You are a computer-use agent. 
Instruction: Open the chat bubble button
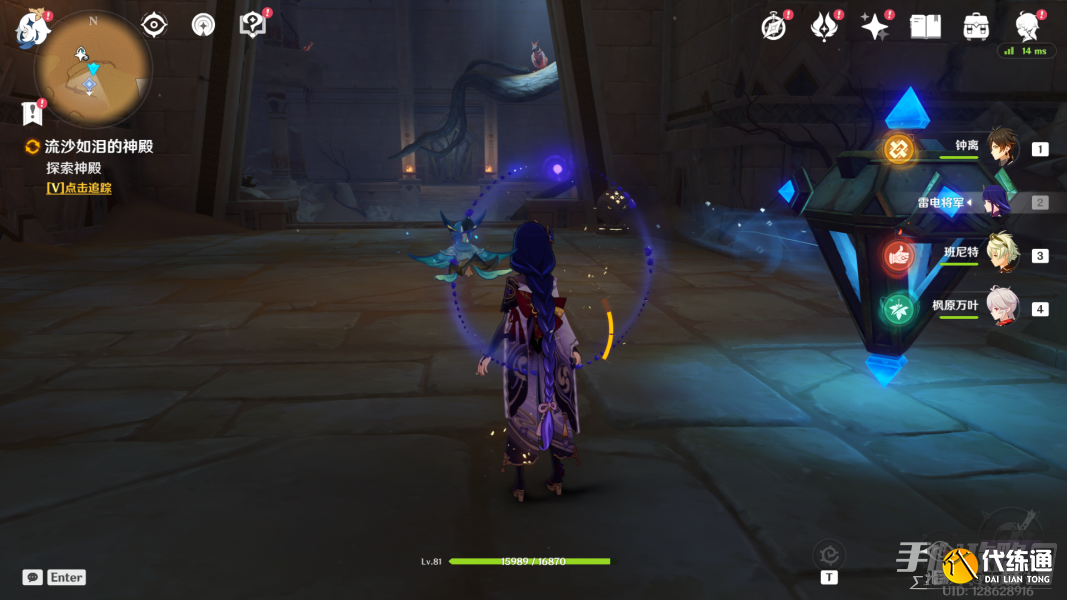[33, 577]
